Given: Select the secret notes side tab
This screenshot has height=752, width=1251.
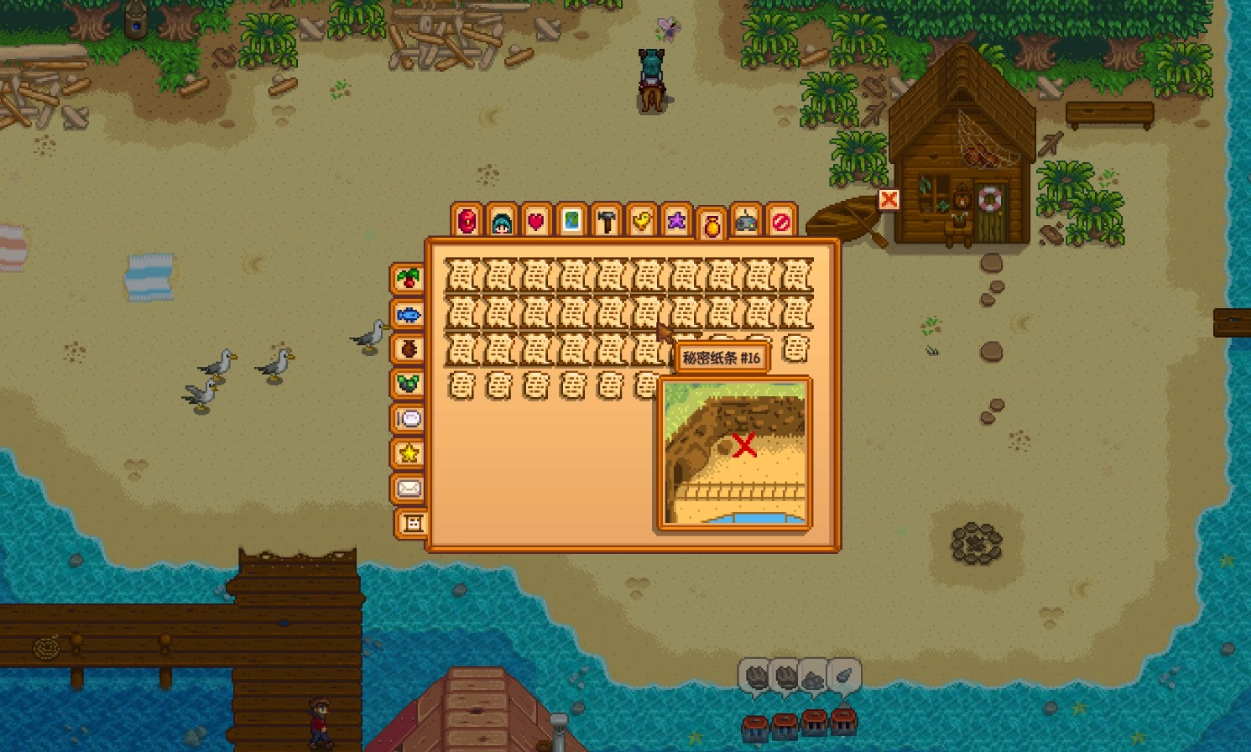Looking at the screenshot, I should pyautogui.click(x=412, y=523).
